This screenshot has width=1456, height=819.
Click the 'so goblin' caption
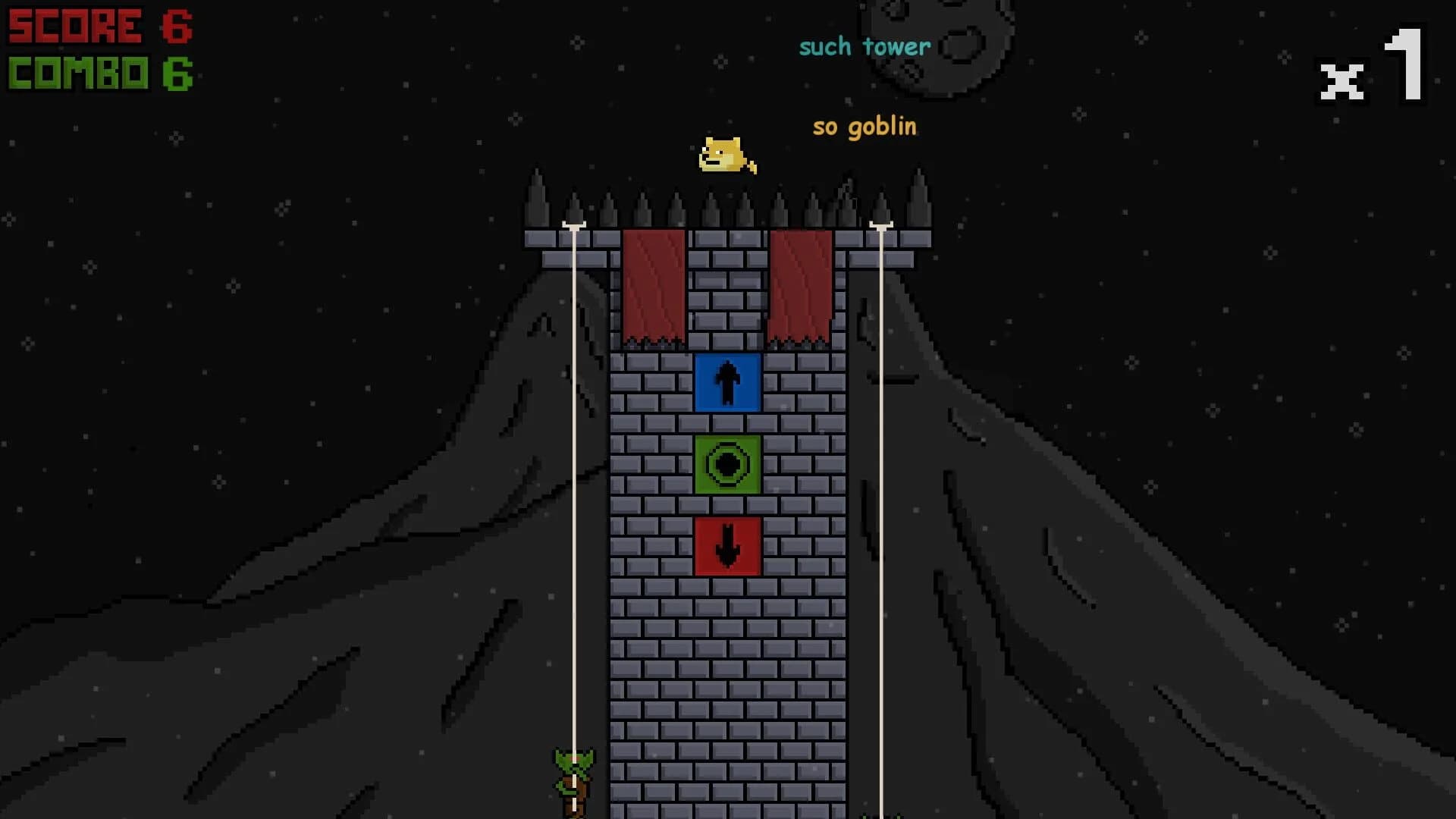[864, 127]
